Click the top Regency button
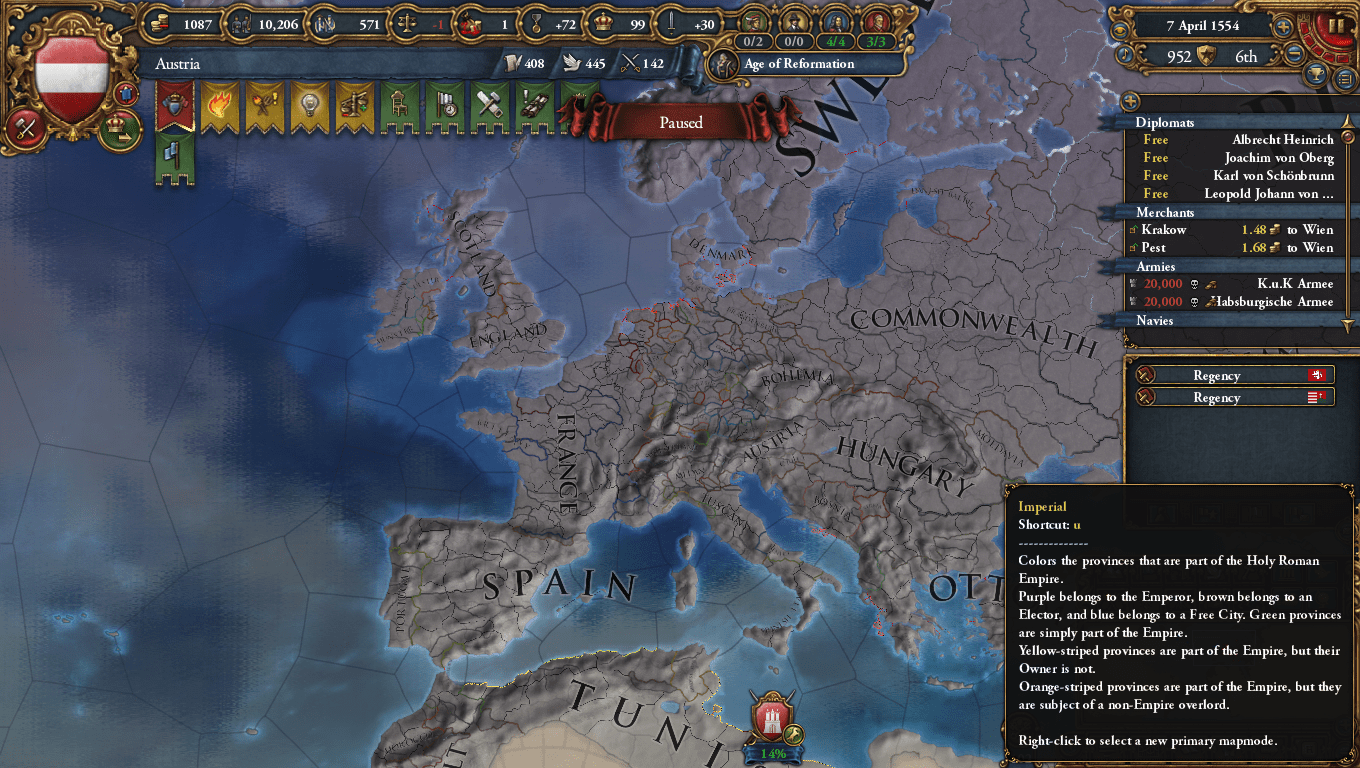 [1236, 375]
